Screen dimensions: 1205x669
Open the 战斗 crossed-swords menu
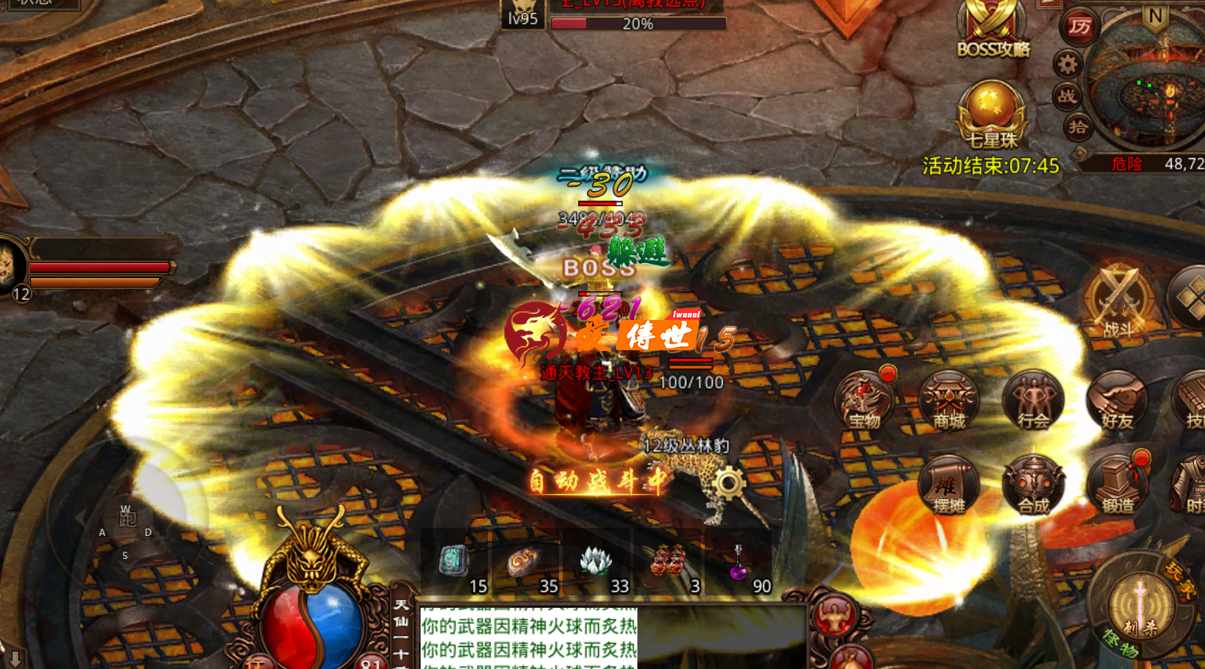pyautogui.click(x=1116, y=301)
